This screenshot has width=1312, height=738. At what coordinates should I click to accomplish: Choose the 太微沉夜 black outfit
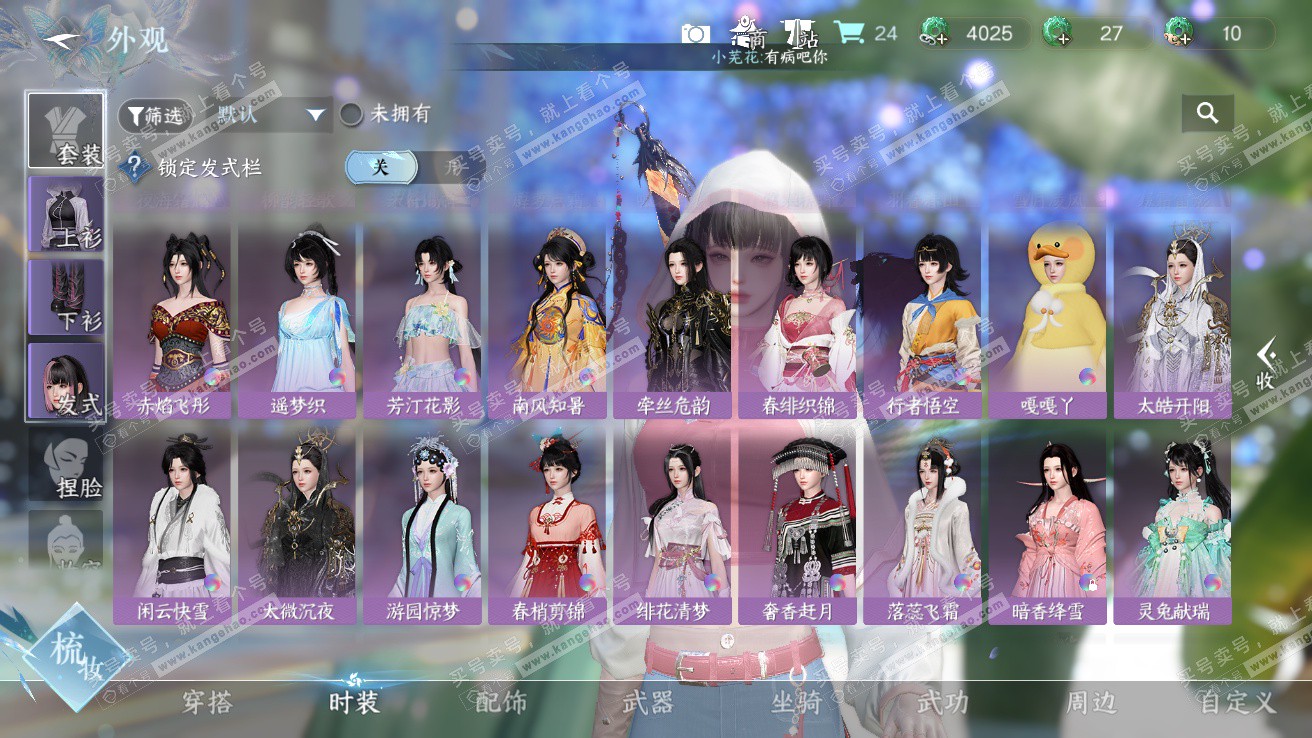coord(297,525)
